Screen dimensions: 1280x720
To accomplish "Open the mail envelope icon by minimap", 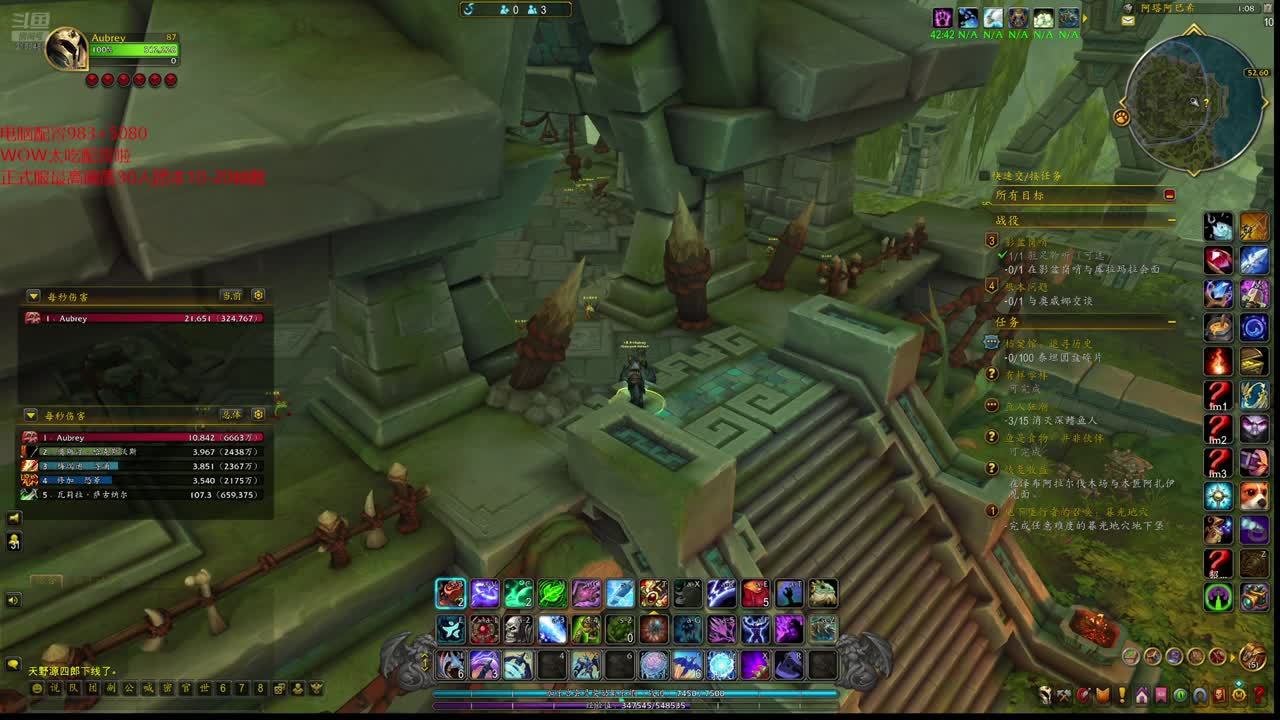I will 1128,20.
